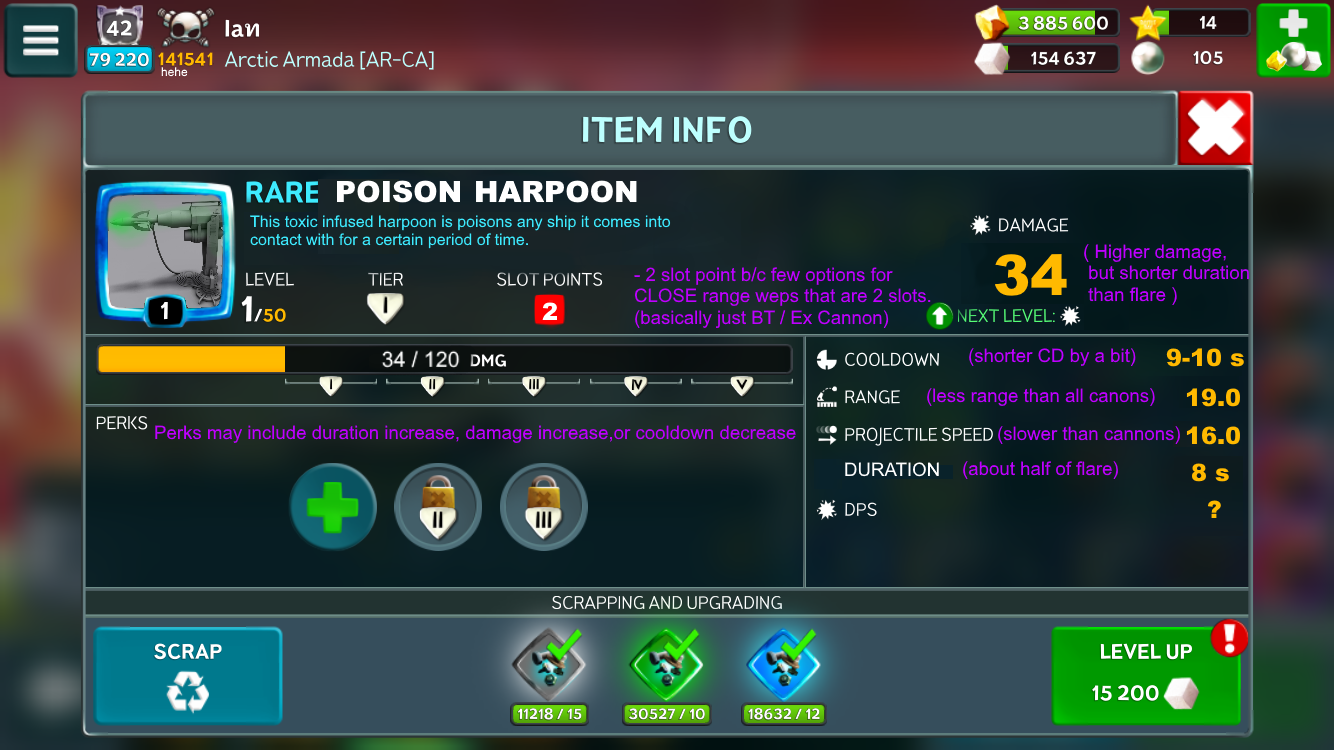Image resolution: width=1334 pixels, height=750 pixels.
Task: Tap the gold currency counter
Action: coord(1045,23)
